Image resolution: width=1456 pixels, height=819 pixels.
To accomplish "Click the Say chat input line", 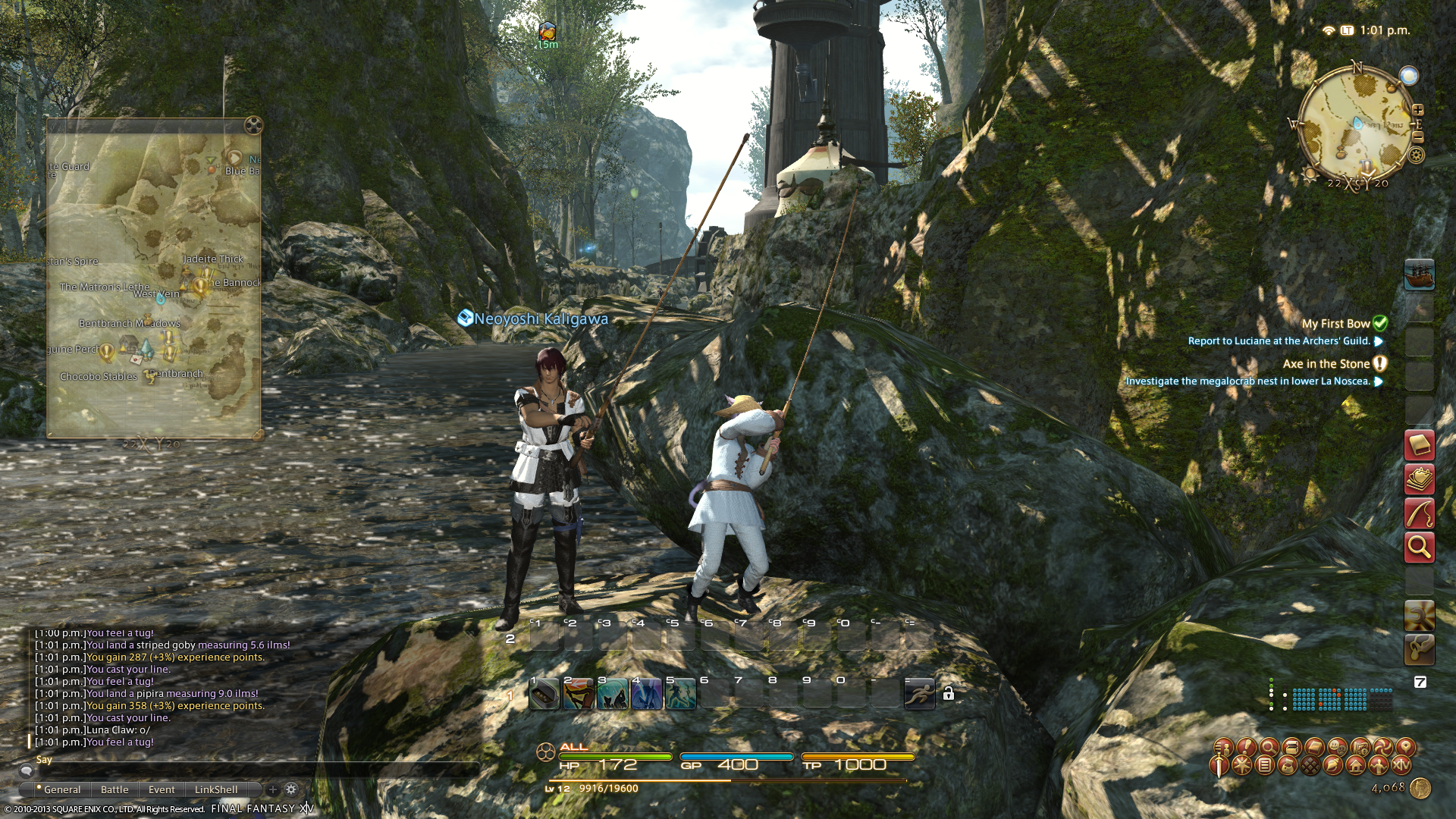I will [250, 760].
